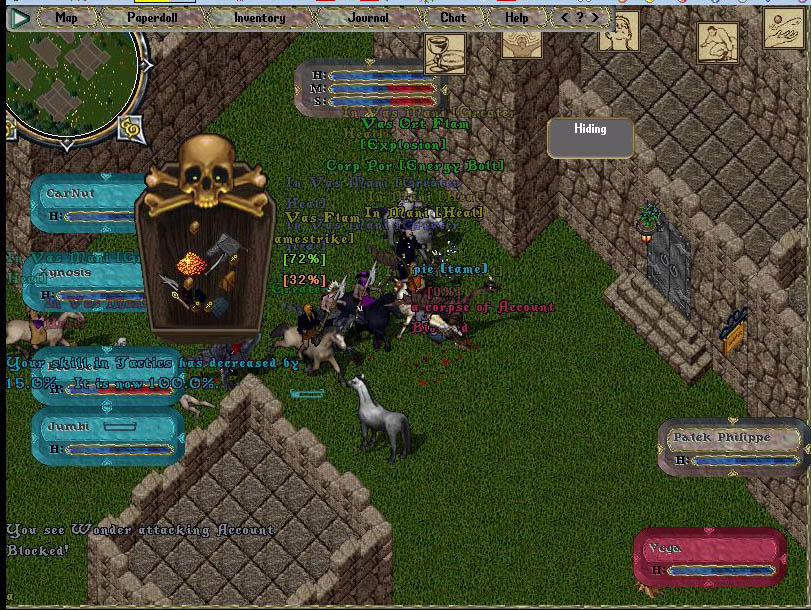
Task: Activate the Hiding skill button
Action: point(590,139)
